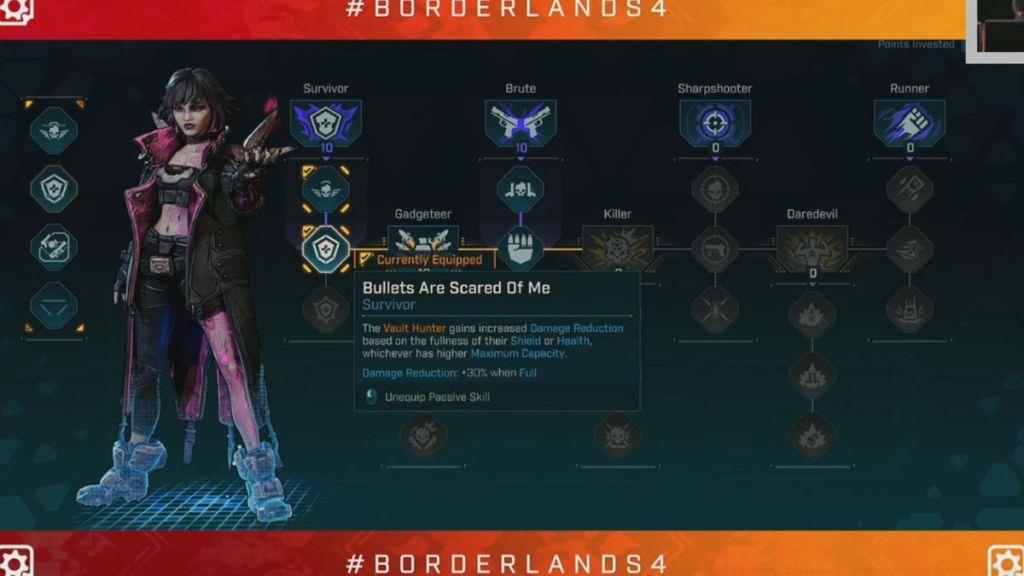The image size is (1024, 576).
Task: Choose the empty passive slot in equipped panel
Action: [x=54, y=306]
